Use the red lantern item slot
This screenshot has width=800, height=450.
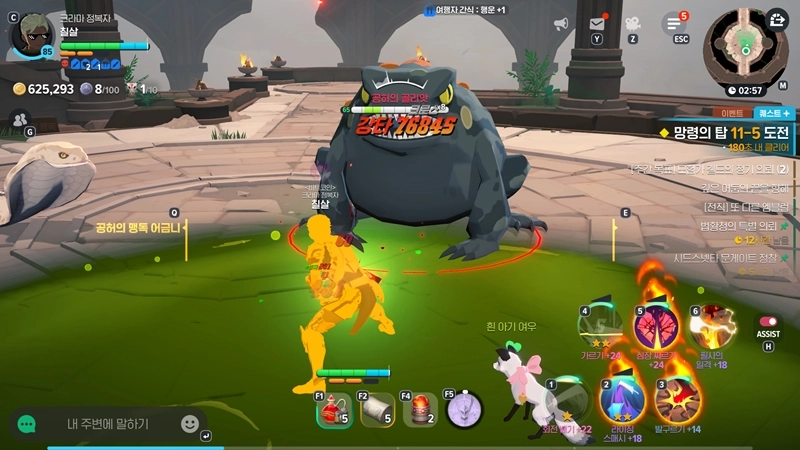420,409
